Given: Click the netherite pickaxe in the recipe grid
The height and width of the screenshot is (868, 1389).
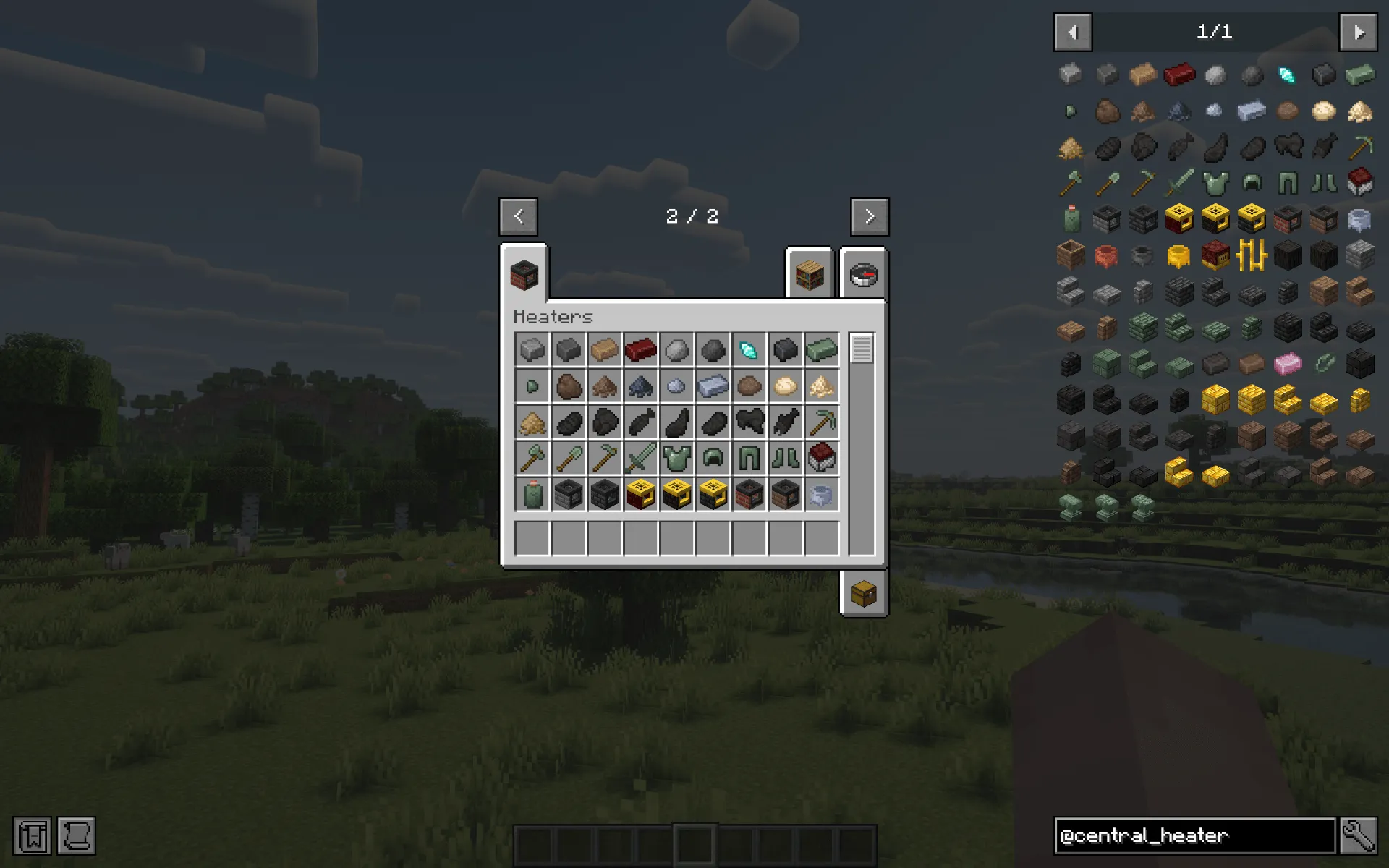Looking at the screenshot, I should [821, 421].
